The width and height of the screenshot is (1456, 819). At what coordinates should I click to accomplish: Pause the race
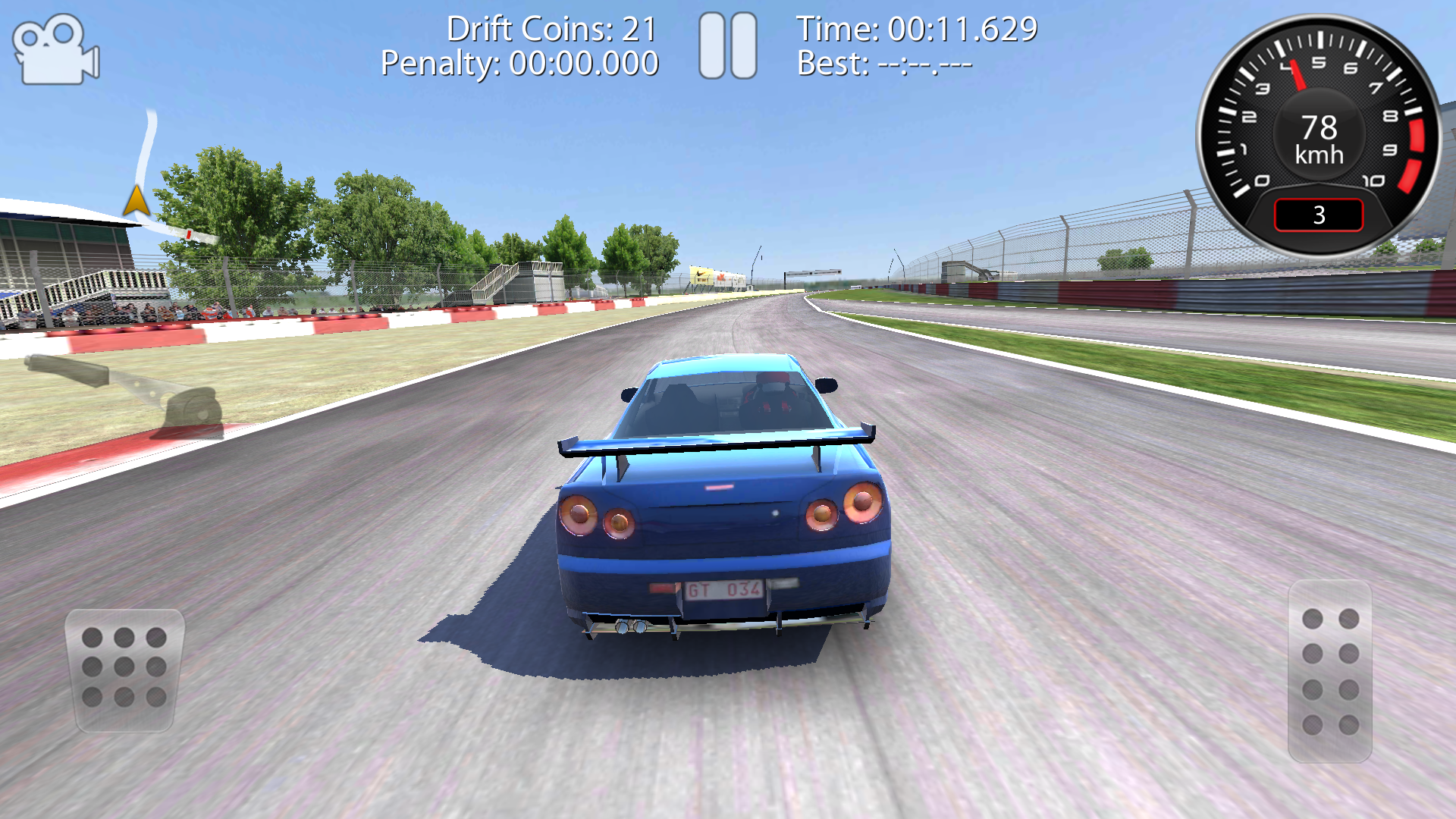727,46
